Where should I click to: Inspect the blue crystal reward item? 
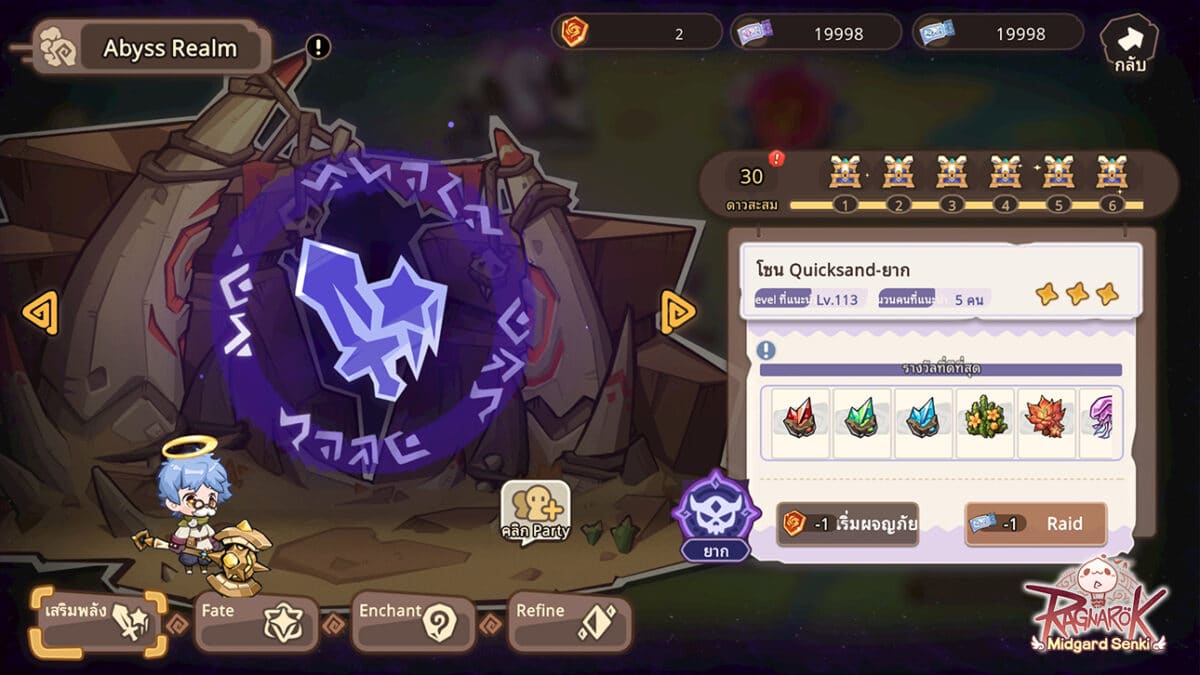tap(923, 418)
